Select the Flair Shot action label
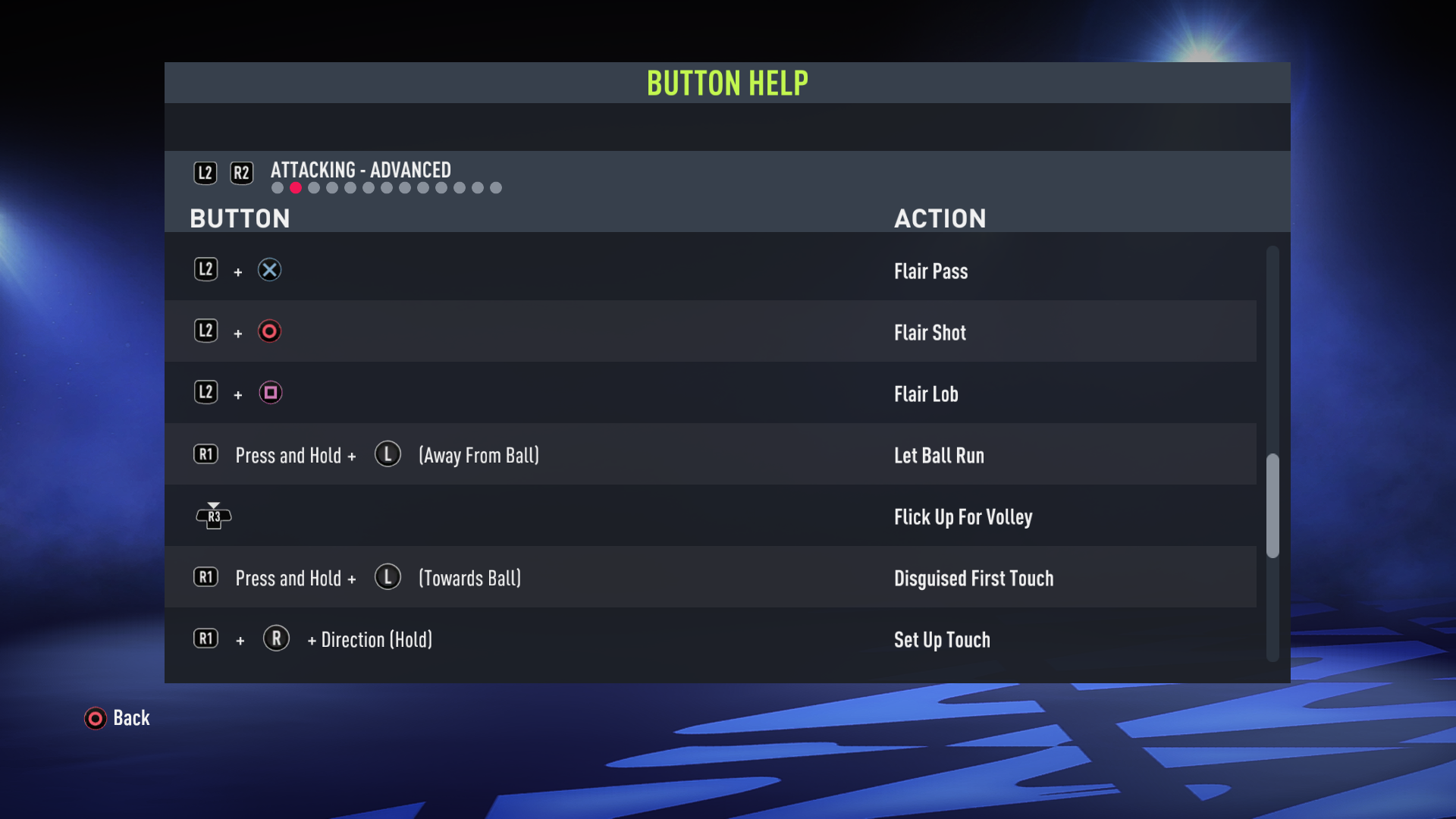The height and width of the screenshot is (819, 1456). (x=930, y=332)
